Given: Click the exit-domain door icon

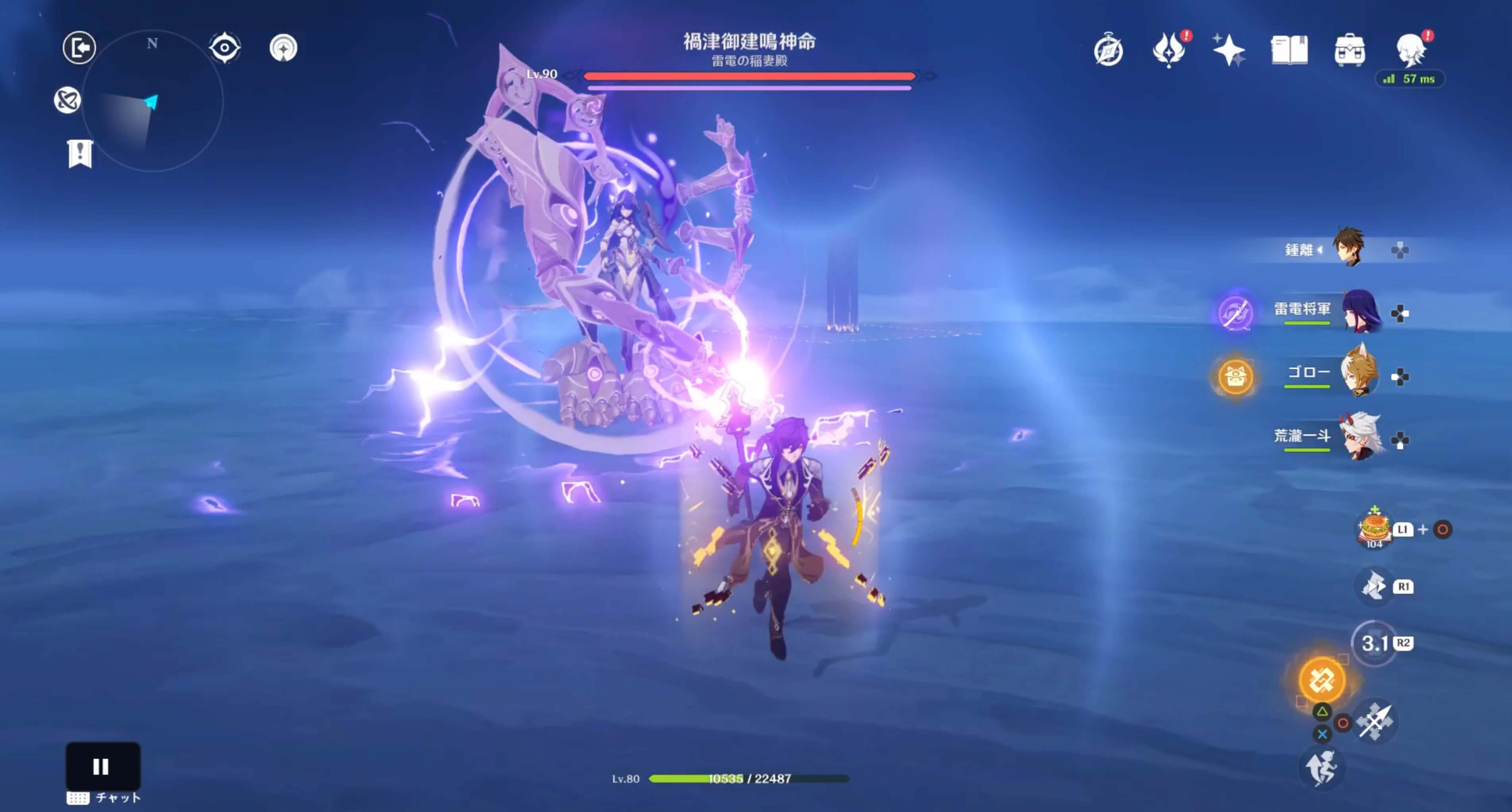Looking at the screenshot, I should [x=79, y=48].
